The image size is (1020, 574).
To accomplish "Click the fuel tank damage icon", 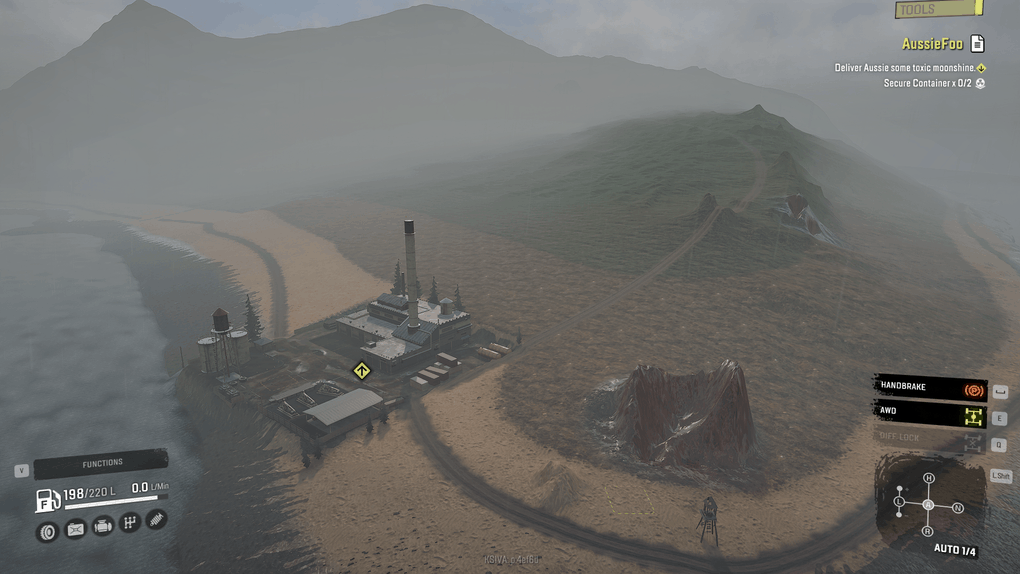I will (x=75, y=529).
